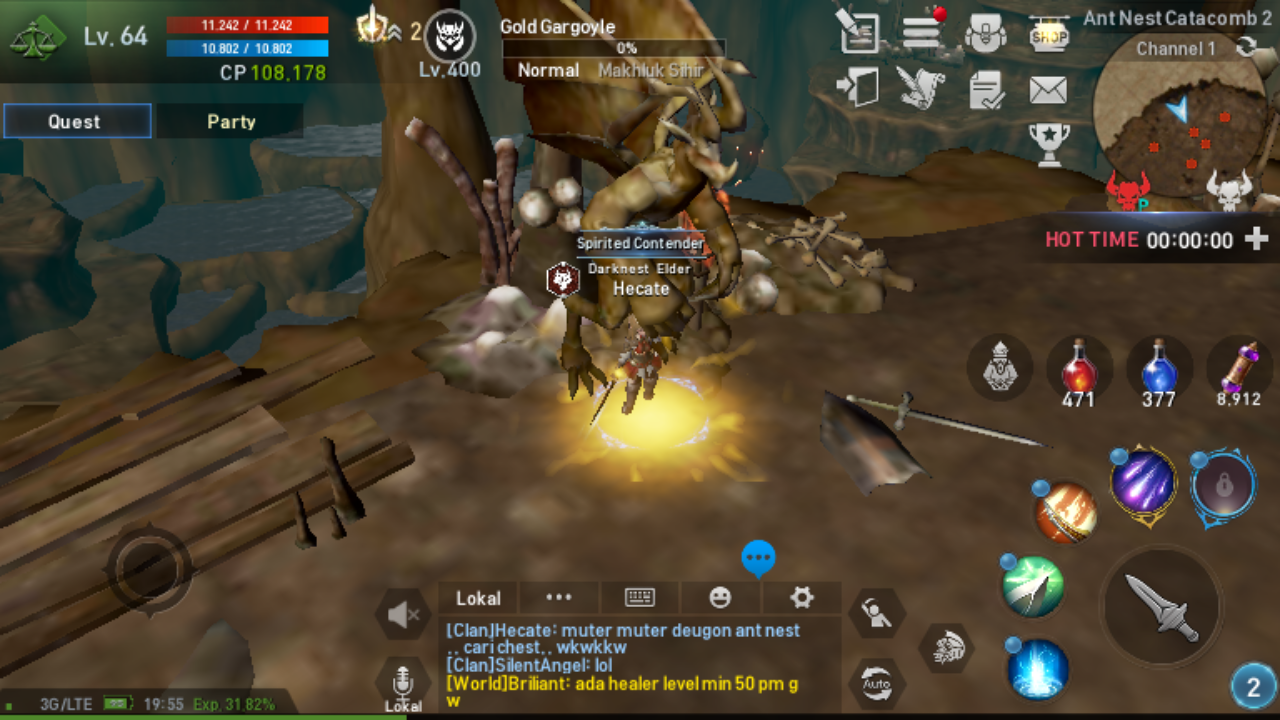
Task: Open the emoji picker in the chat bar
Action: tap(720, 597)
